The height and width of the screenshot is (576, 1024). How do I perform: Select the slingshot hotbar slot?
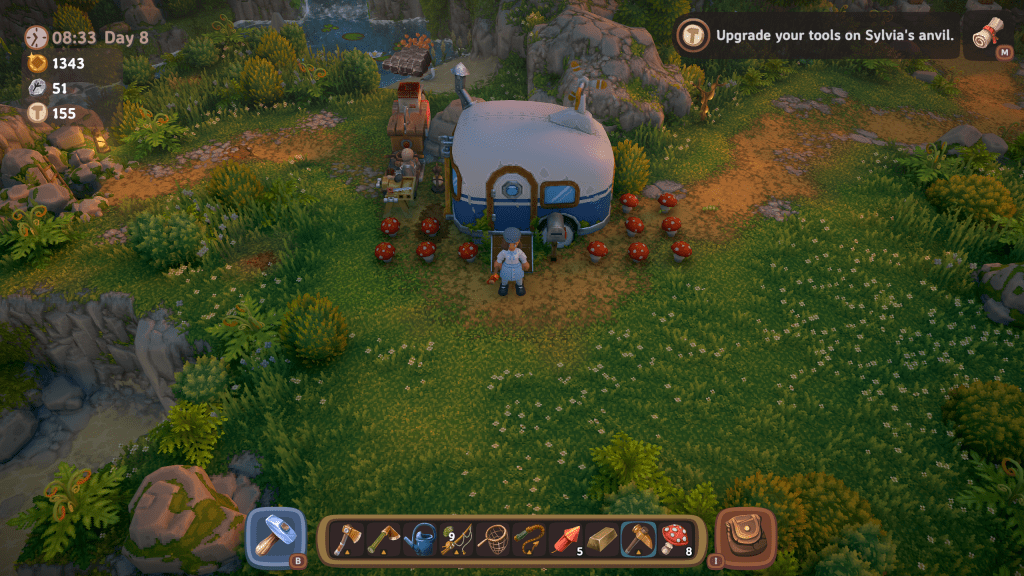[x=529, y=540]
